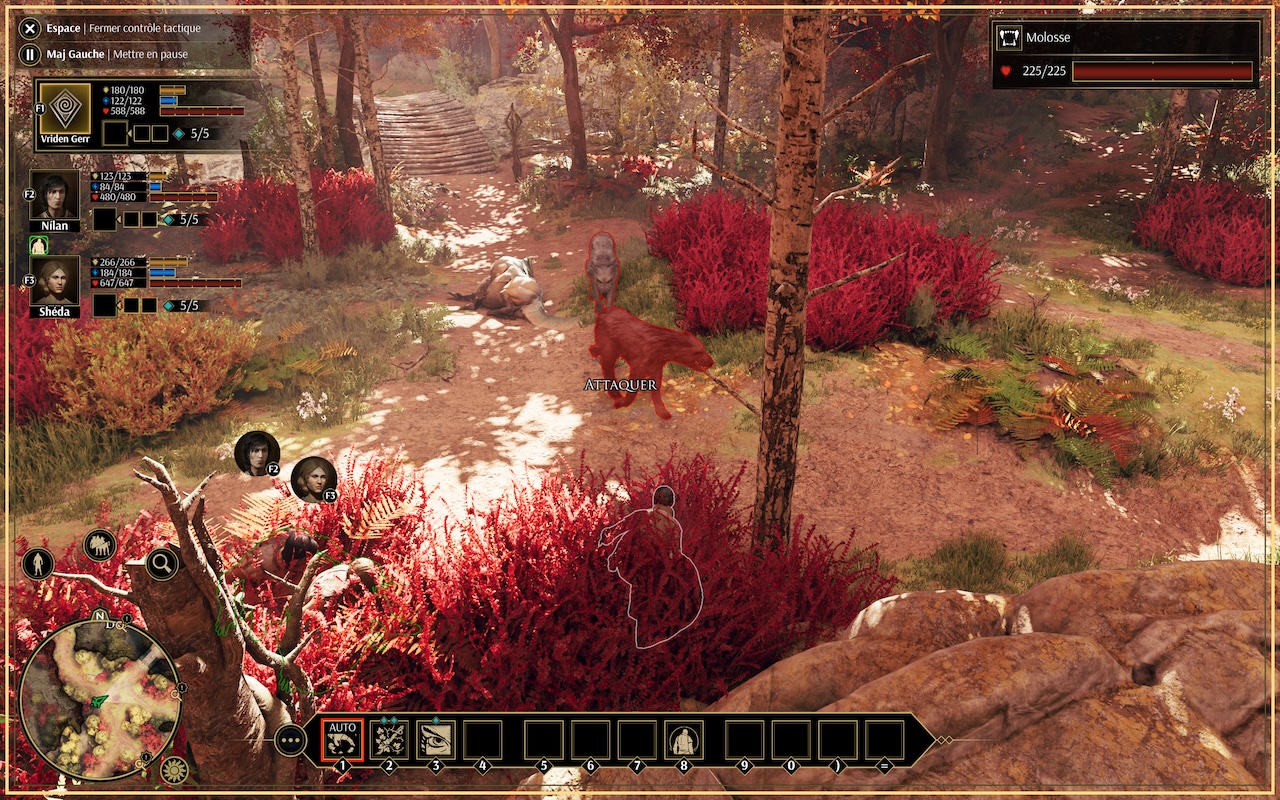Viewport: 1280px width, 800px height.
Task: Select Shéda's square party portrait
Action: (x=54, y=280)
